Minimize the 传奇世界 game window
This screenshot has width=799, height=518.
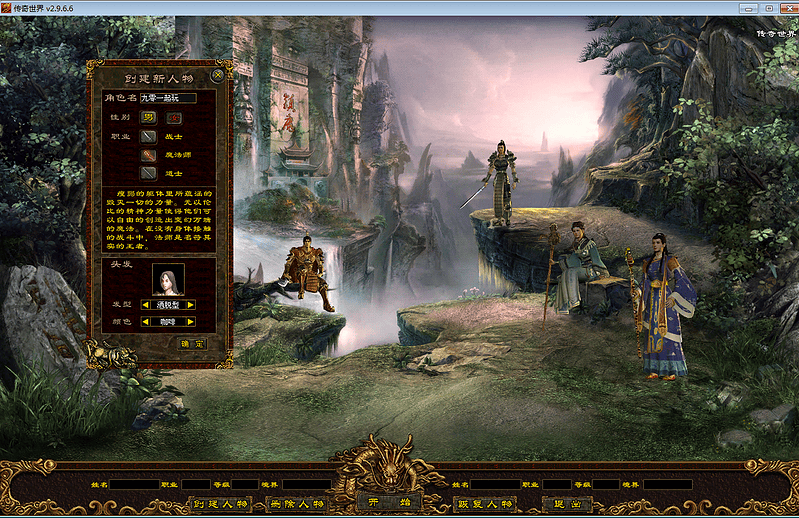tap(747, 7)
